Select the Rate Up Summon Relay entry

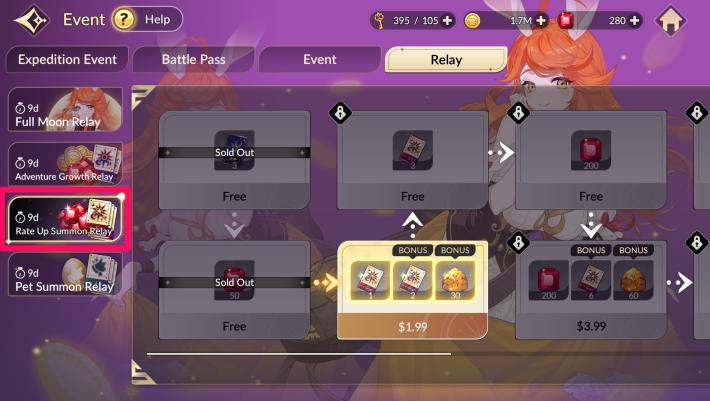65,220
